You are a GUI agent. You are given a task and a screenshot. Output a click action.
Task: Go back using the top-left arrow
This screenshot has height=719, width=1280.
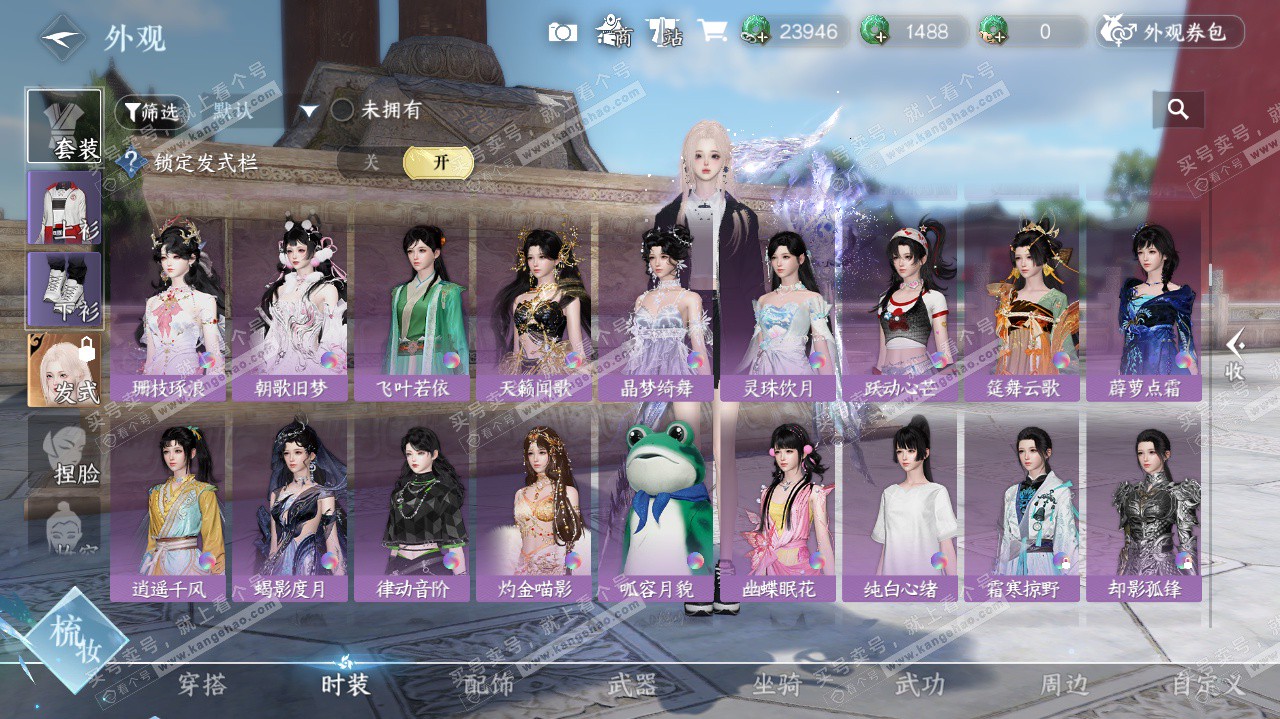click(x=63, y=38)
